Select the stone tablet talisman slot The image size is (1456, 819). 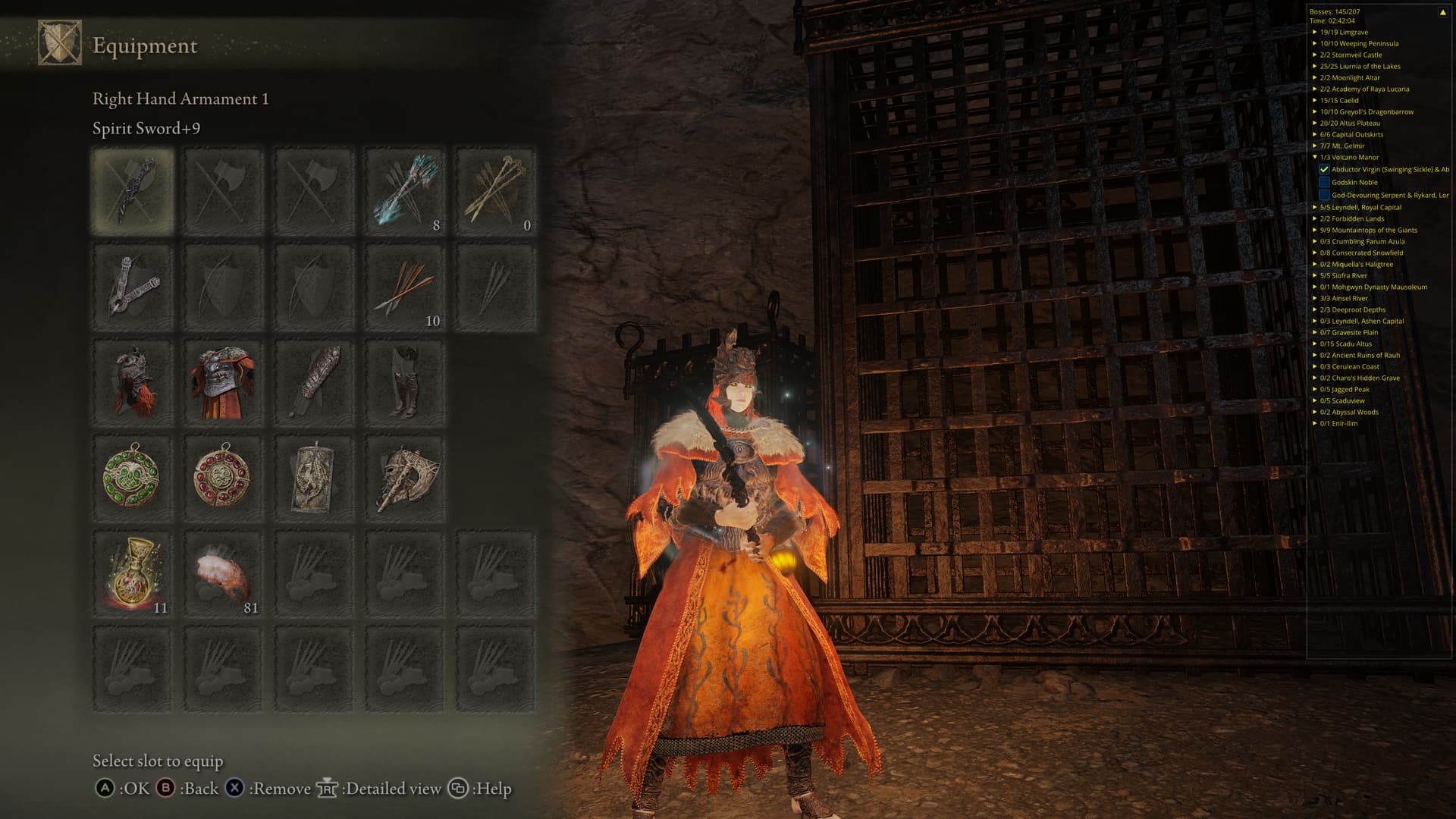point(314,478)
